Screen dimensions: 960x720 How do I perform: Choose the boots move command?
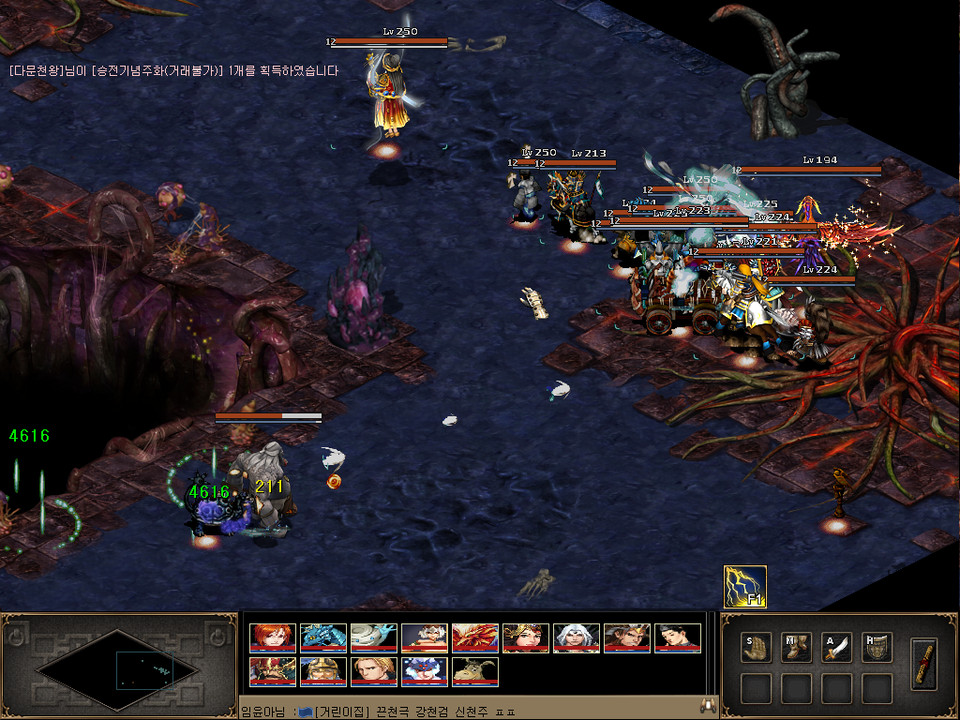(x=796, y=647)
